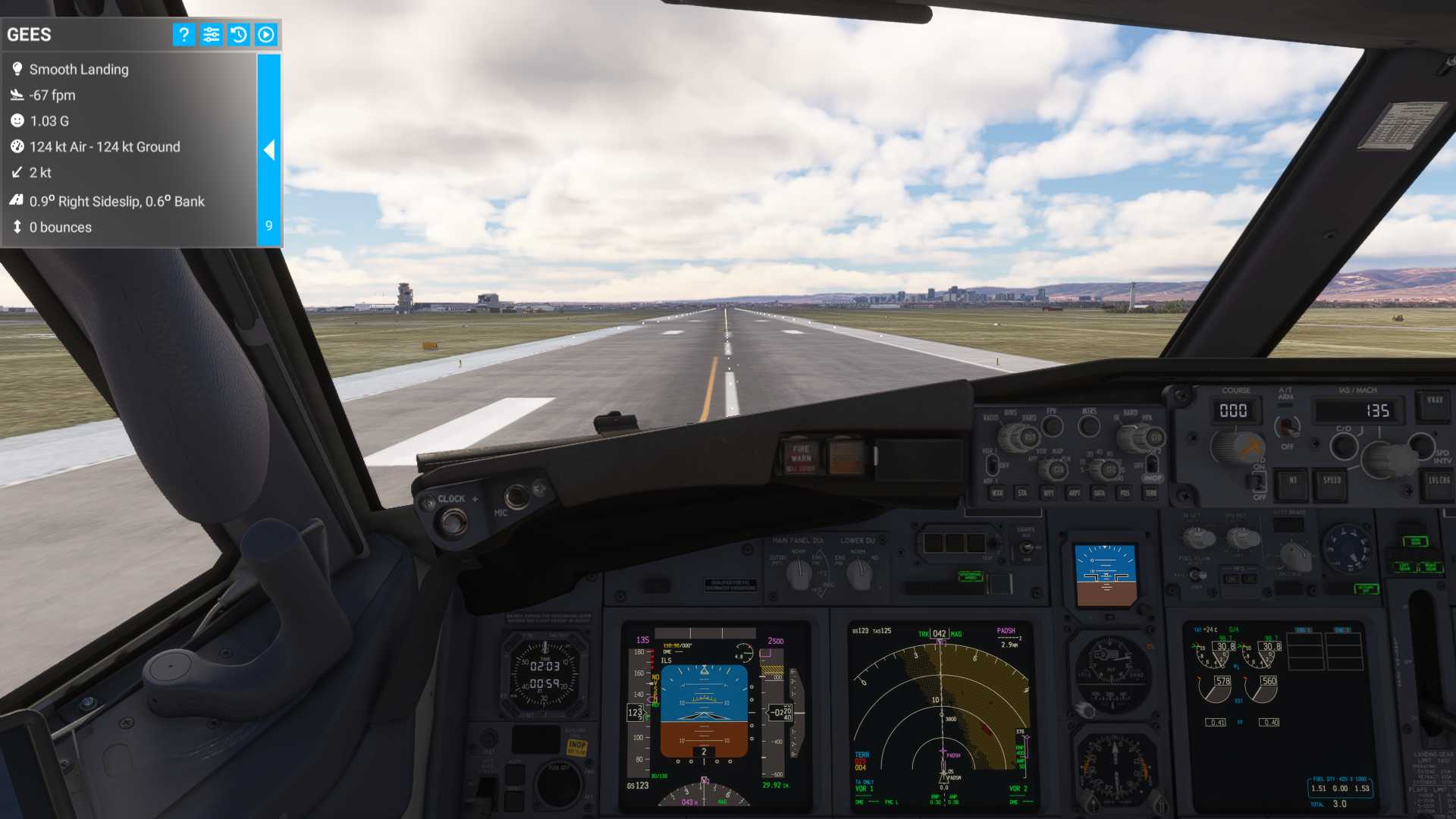
Task: Flip the VOR 1 switch on the EFIS panel
Action: tap(992, 467)
